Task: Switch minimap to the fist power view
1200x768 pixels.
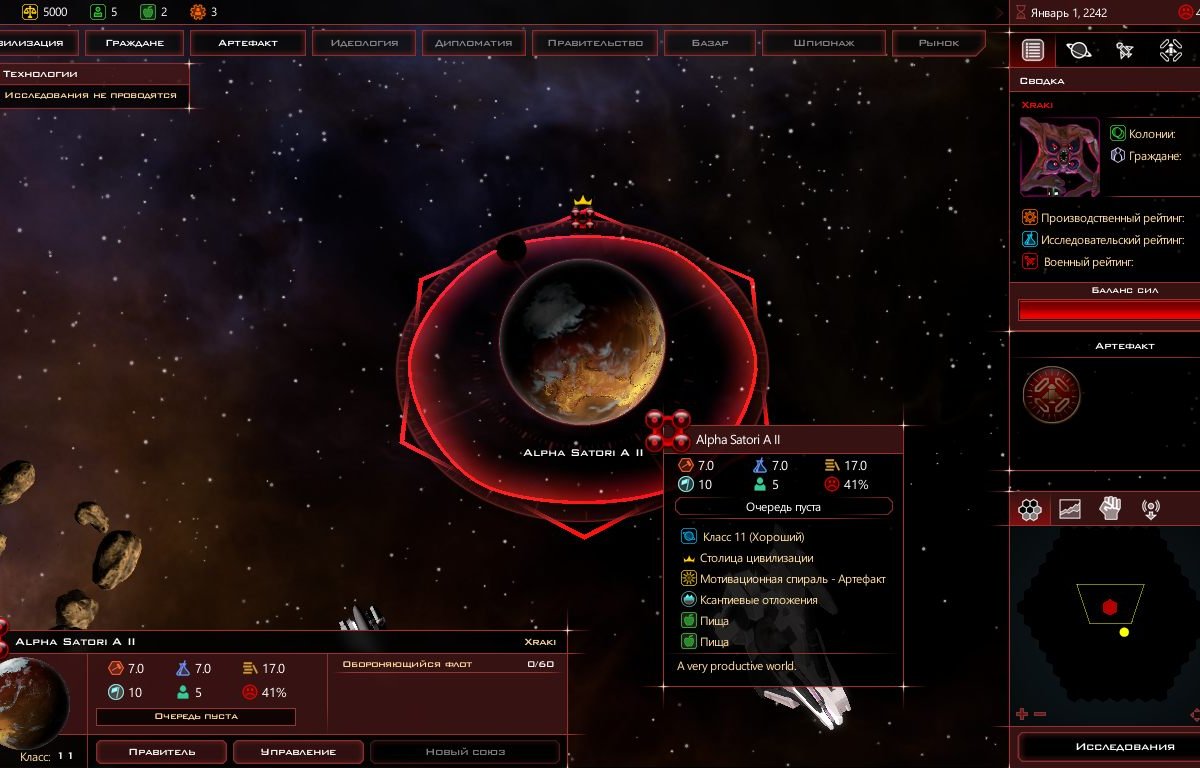Action: pyautogui.click(x=1110, y=509)
